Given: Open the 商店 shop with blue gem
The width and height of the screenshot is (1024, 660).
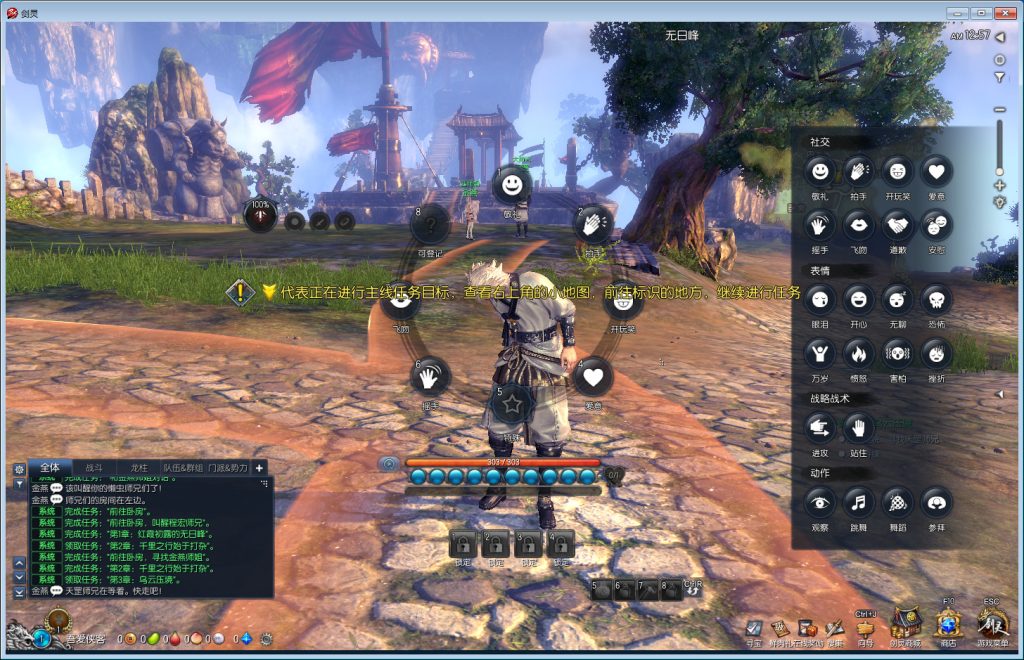Looking at the screenshot, I should (x=948, y=624).
